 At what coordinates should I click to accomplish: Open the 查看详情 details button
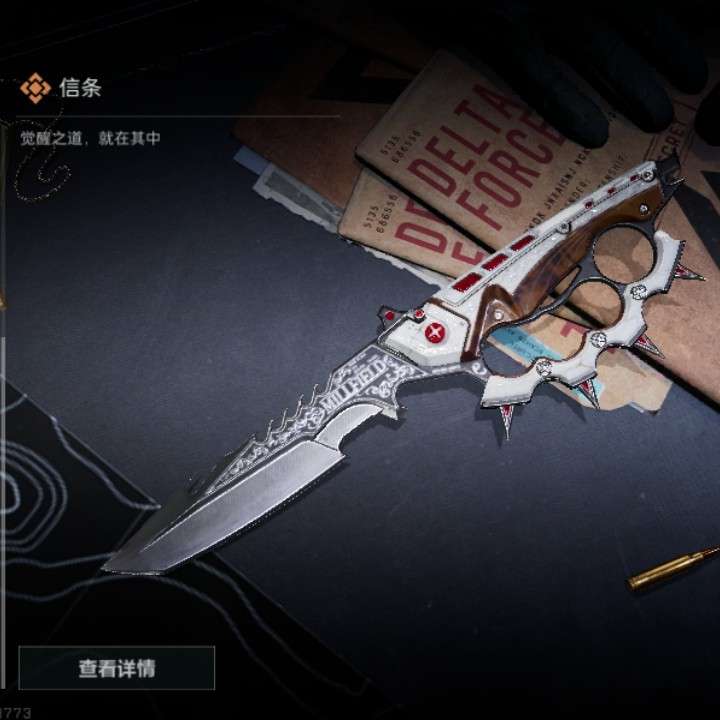point(117,668)
